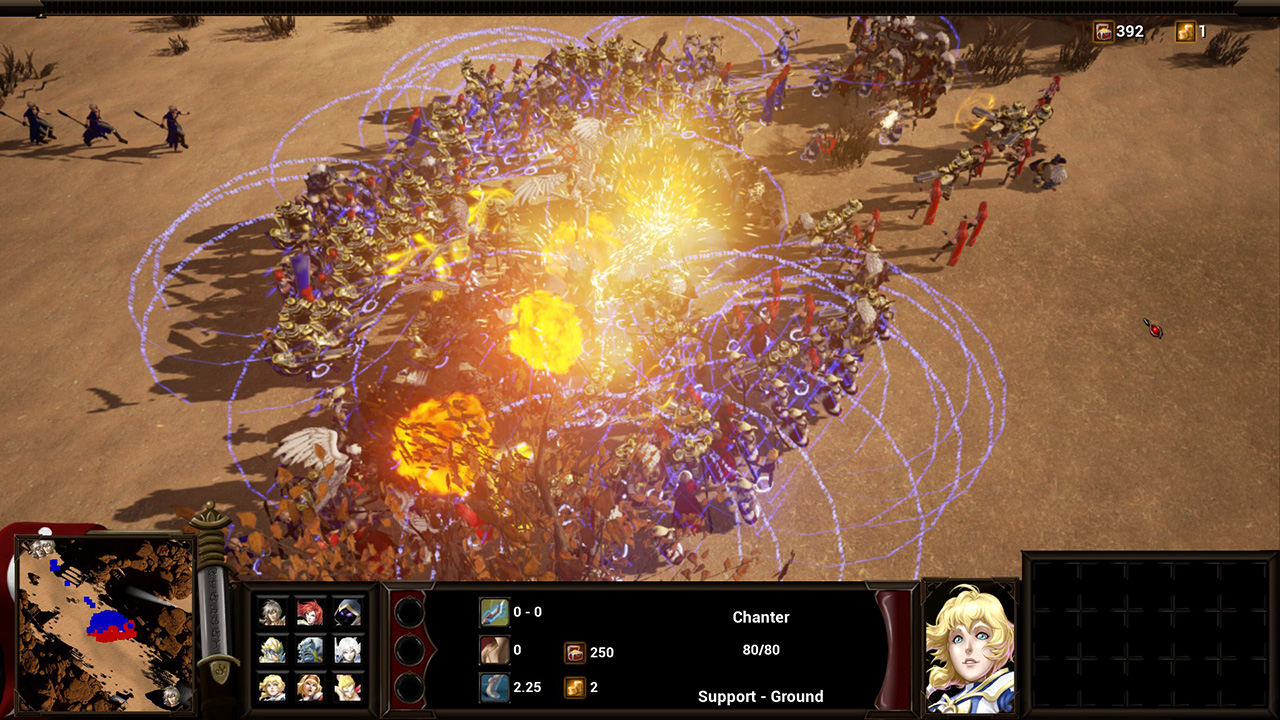1280x720 pixels.
Task: Select the blue horned monster portrait
Action: (310, 650)
